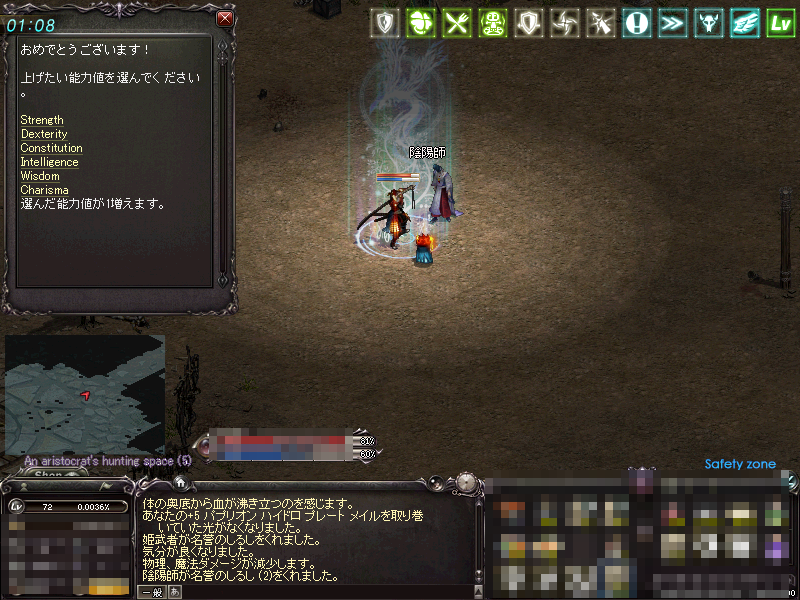Screen dimensions: 800x600
Task: Click the crossed fork and knife buff icon
Action: 456,23
